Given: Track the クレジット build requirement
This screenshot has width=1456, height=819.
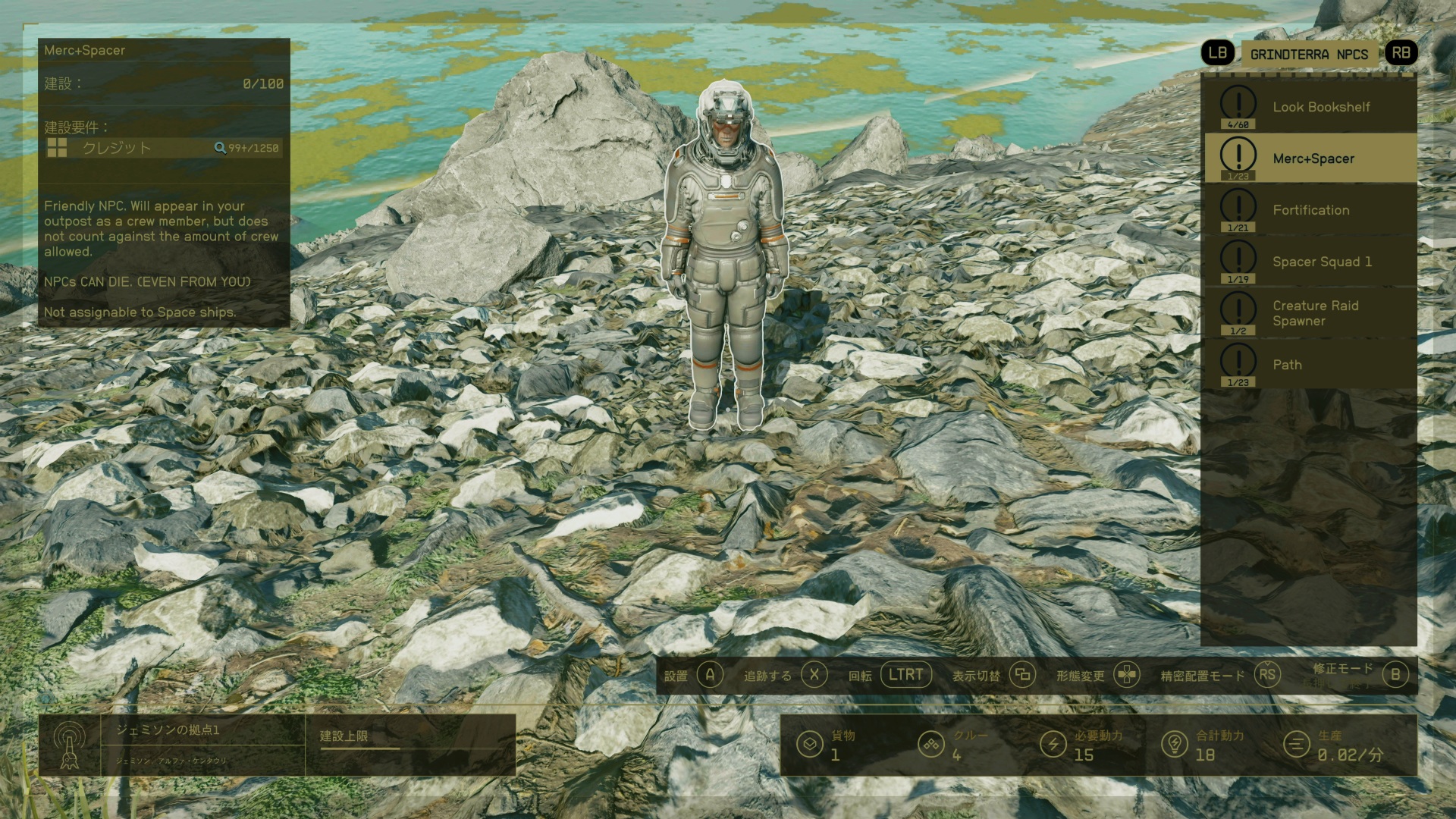Looking at the screenshot, I should 163,148.
